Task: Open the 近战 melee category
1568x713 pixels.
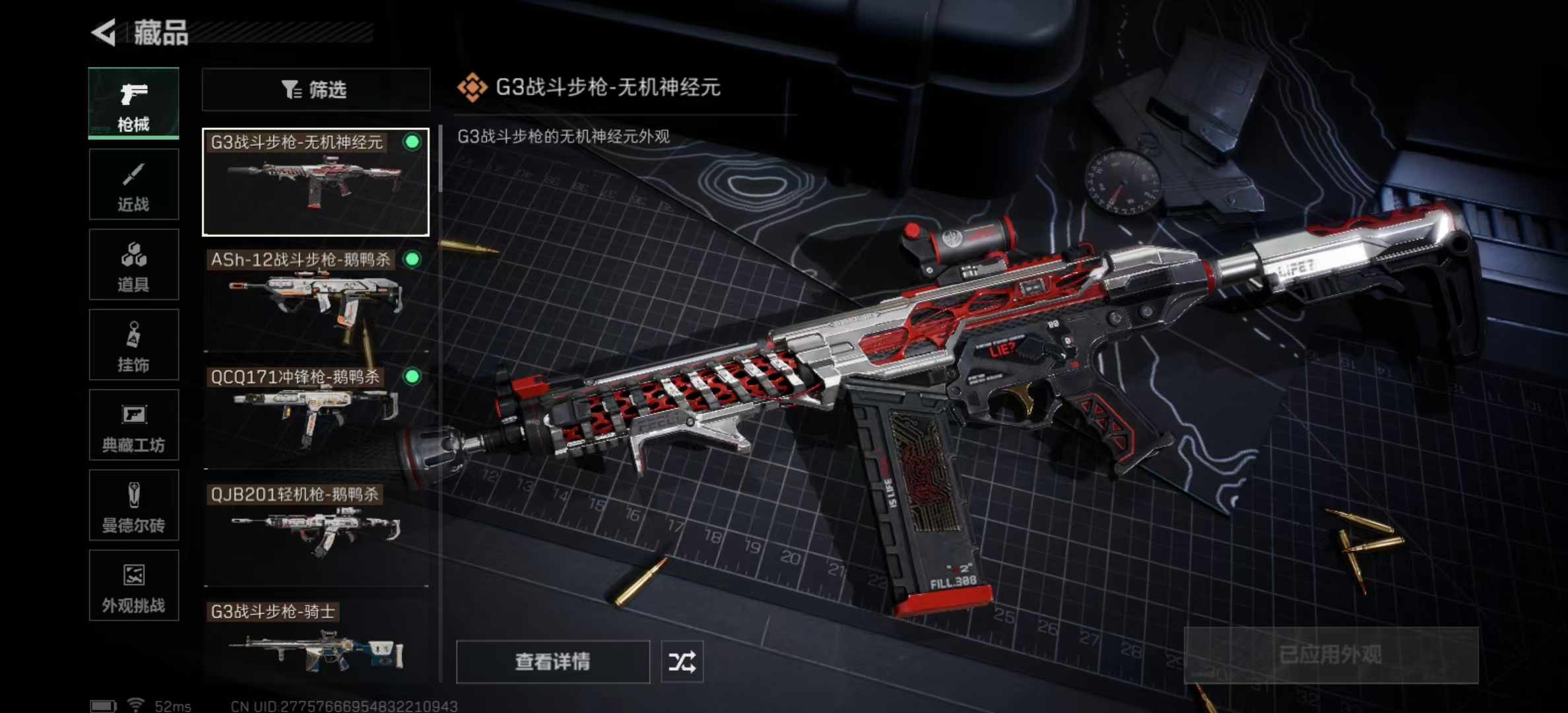Action: click(x=133, y=184)
